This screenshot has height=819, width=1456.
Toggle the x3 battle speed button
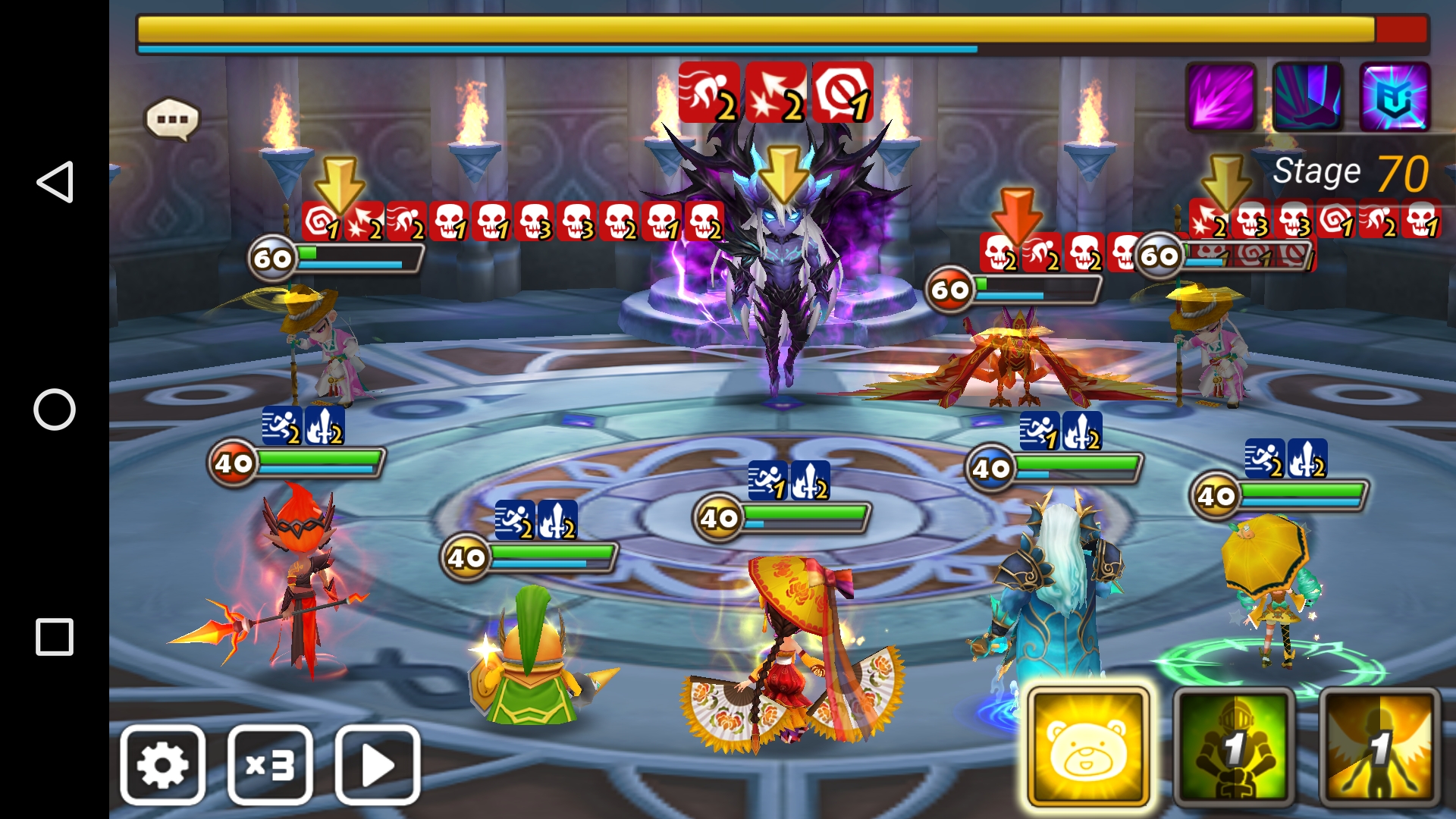coord(270,764)
